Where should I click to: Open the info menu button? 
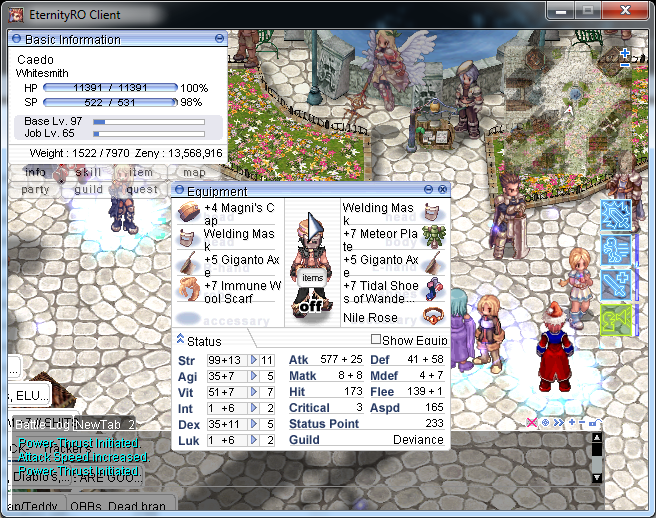coord(35,172)
